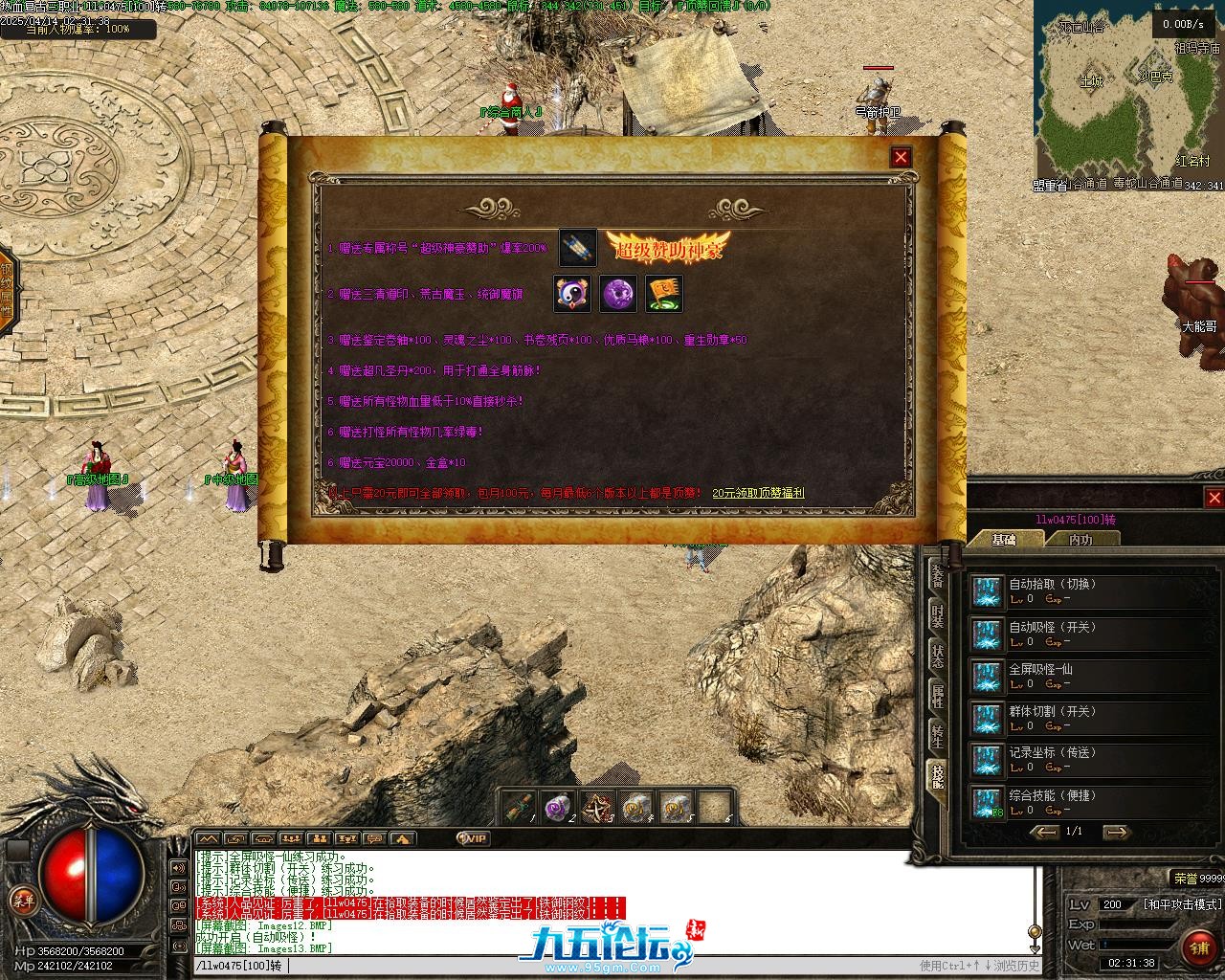Viewport: 1225px width, 980px height.
Task: Switch to the 内功 tab
Action: [1080, 540]
